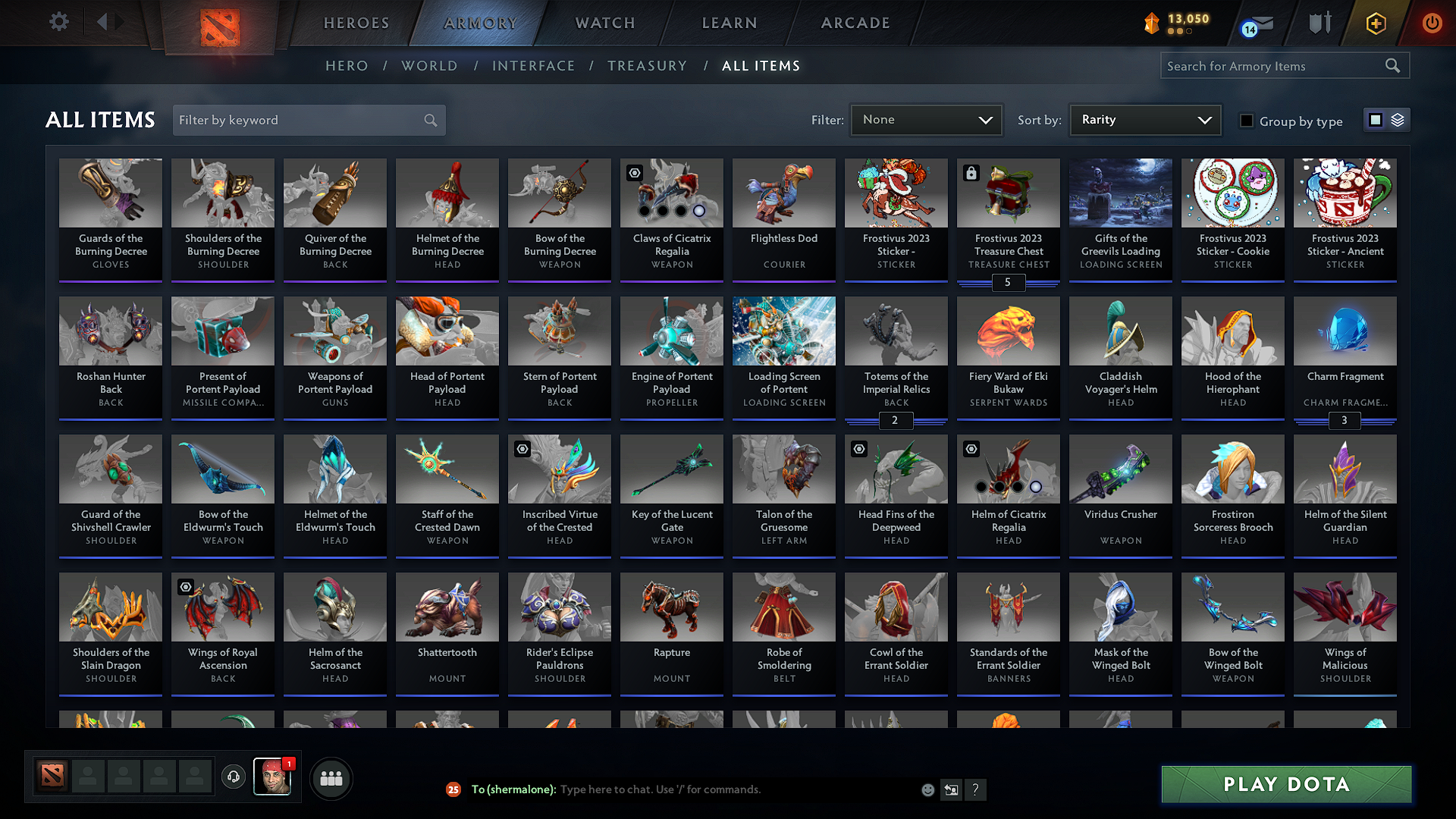Toggle grid view display mode
The height and width of the screenshot is (819, 1456).
(1376, 120)
